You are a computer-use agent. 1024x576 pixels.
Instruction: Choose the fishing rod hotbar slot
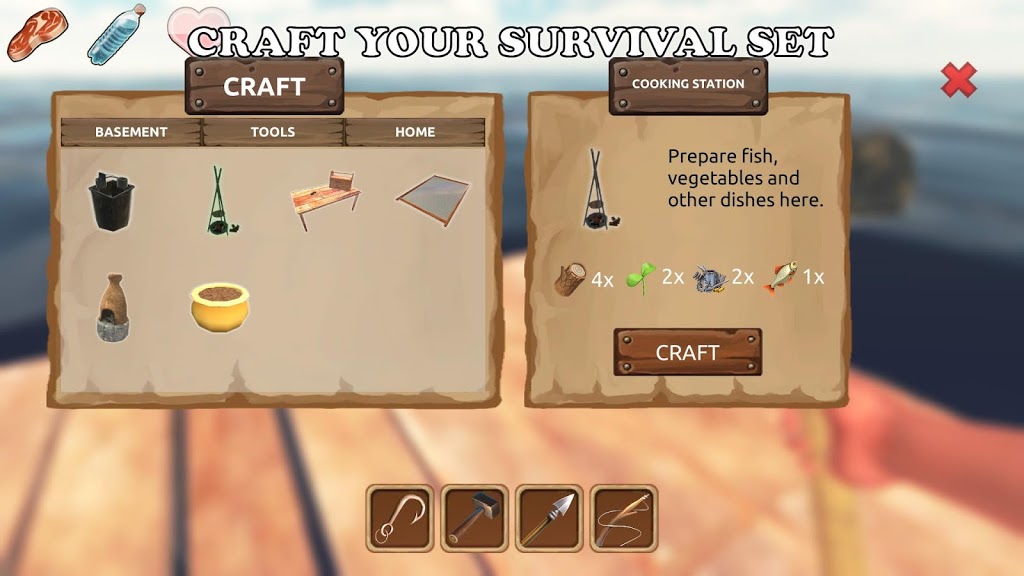point(623,518)
